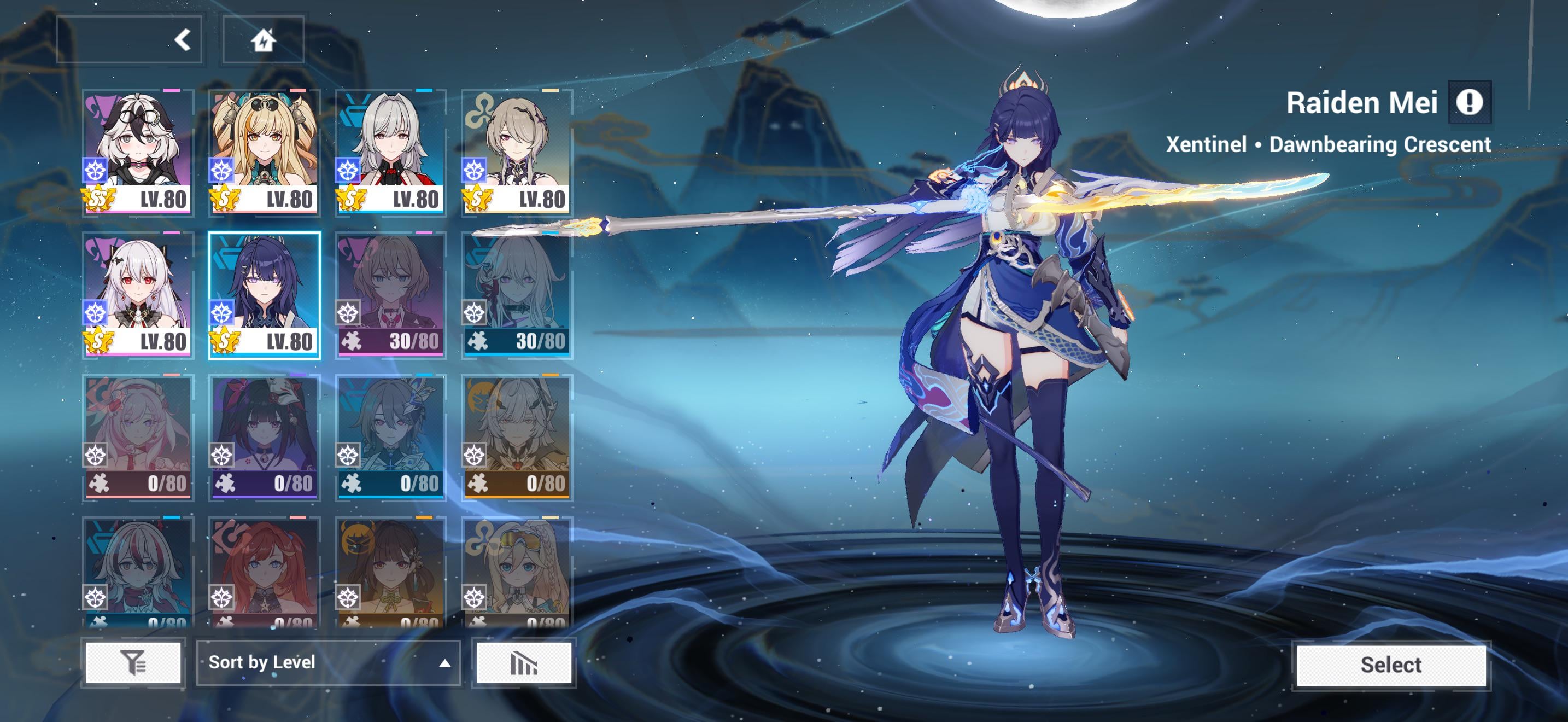Select the locked pink-haired character portrait
Screen dimensions: 1568x722
coord(138,437)
